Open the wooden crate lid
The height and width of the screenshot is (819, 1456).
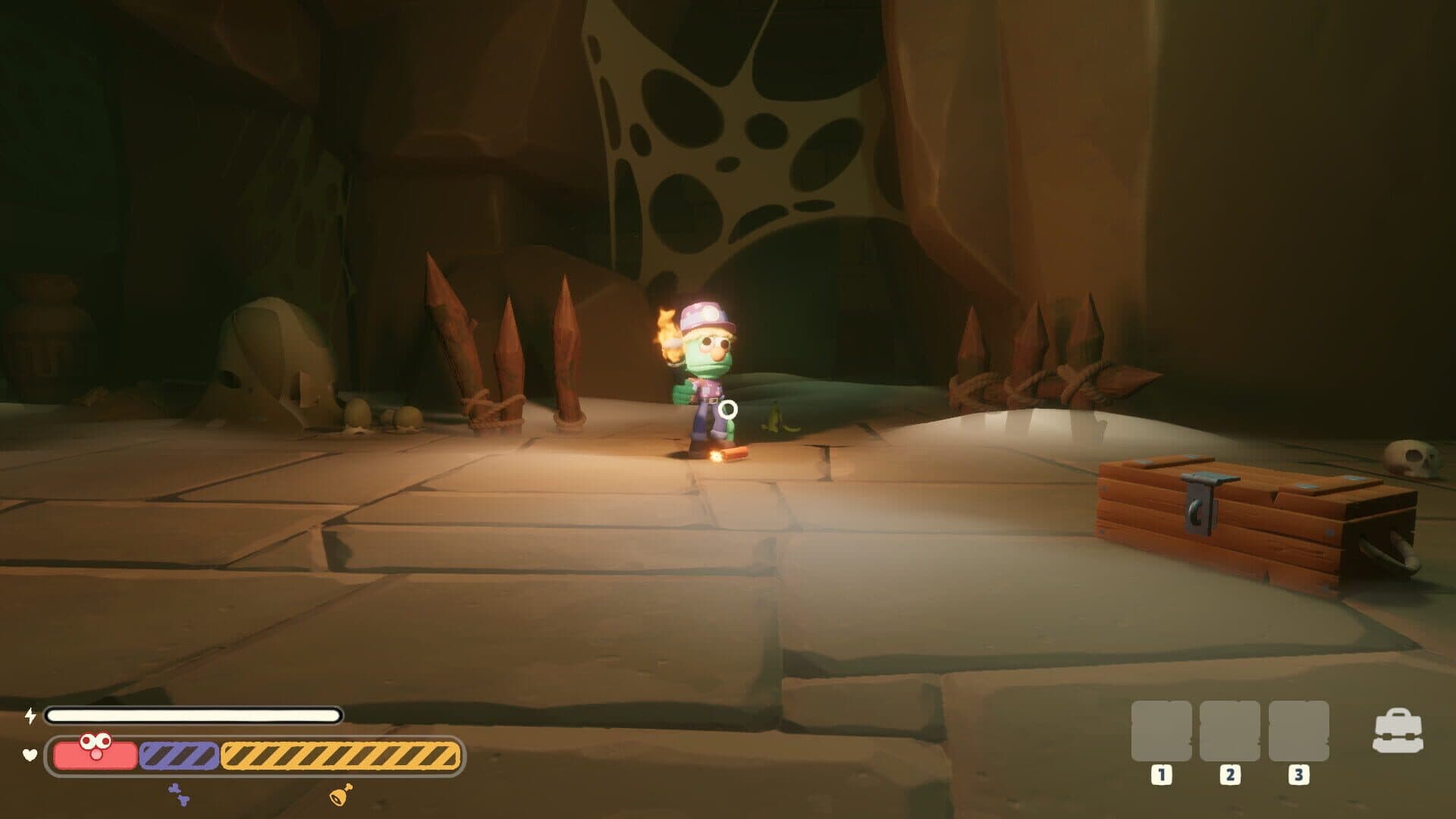(1274, 478)
